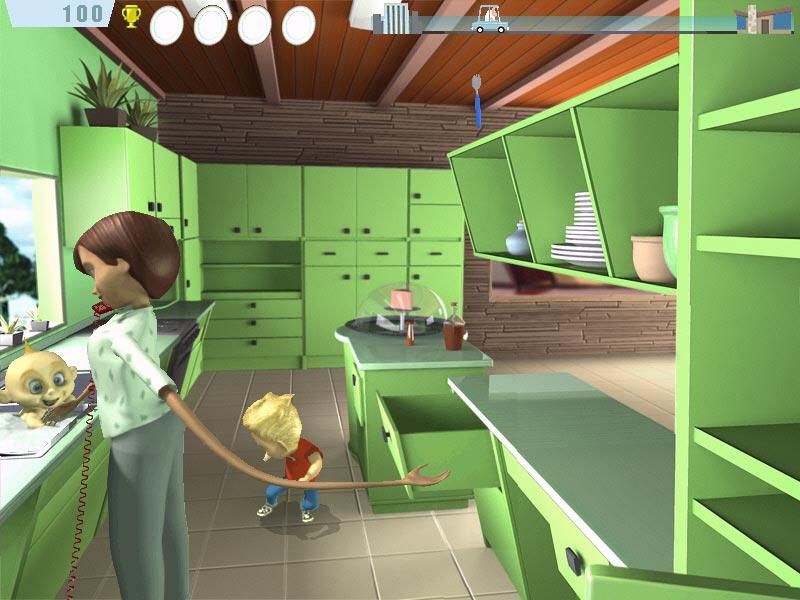Click the office building icon starting the track

coord(397,17)
